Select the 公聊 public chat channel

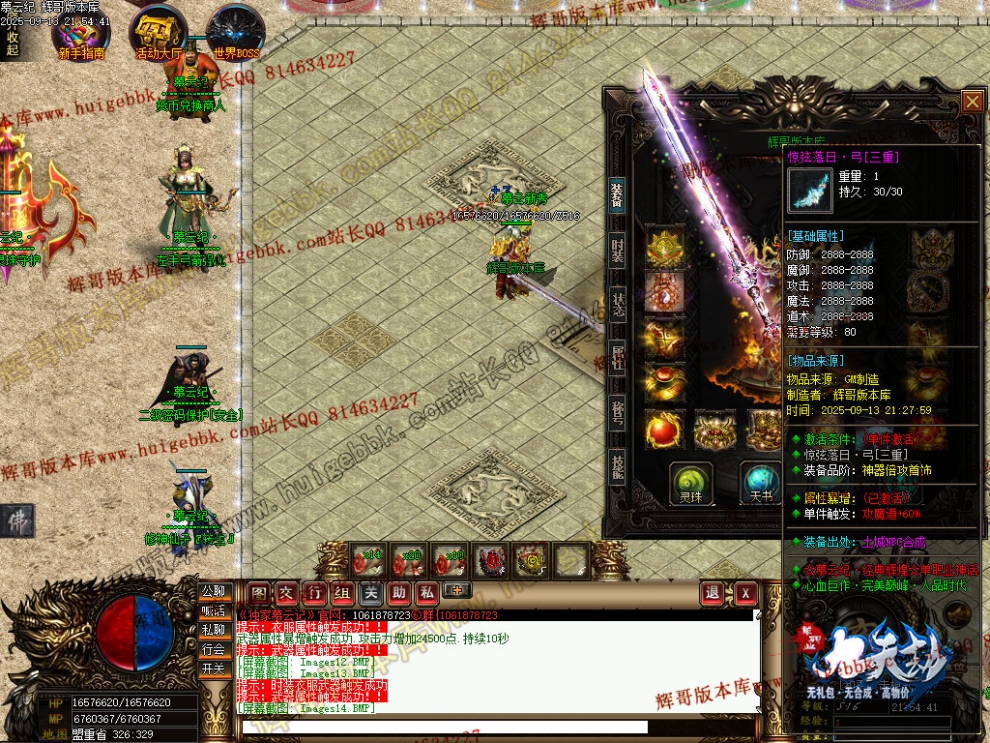(213, 591)
